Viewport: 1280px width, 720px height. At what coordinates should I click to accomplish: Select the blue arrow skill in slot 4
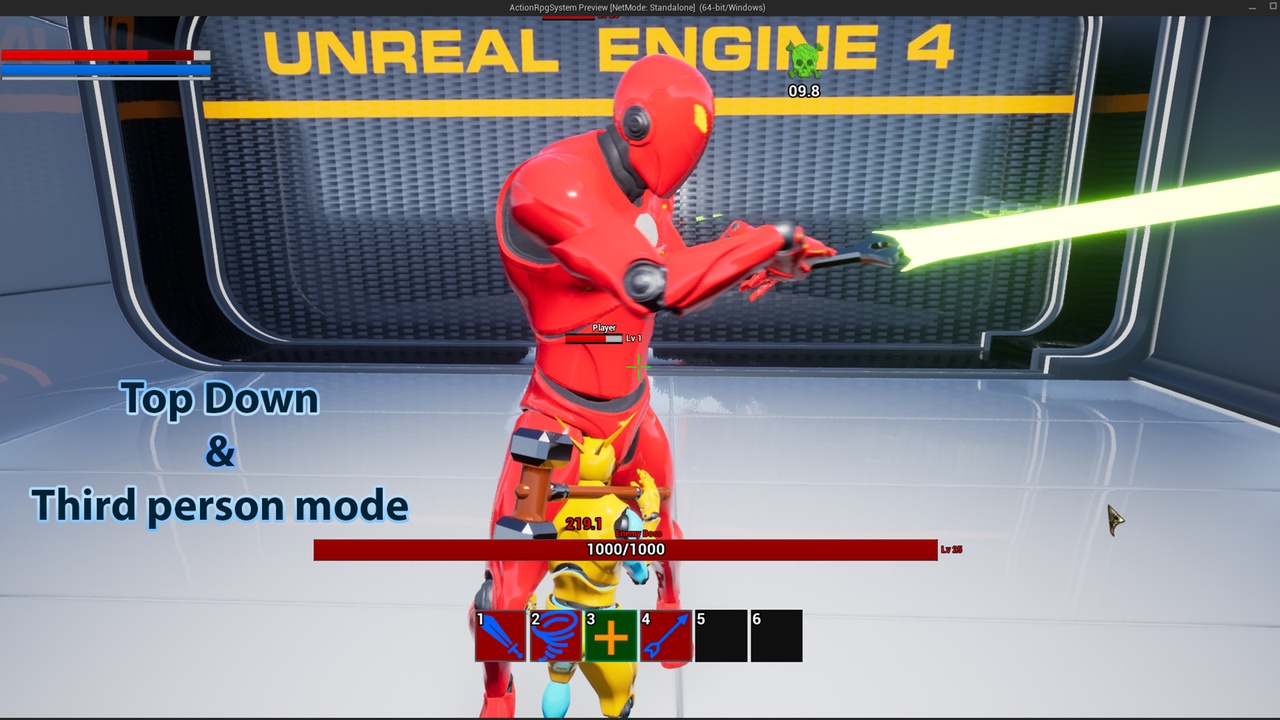[666, 636]
